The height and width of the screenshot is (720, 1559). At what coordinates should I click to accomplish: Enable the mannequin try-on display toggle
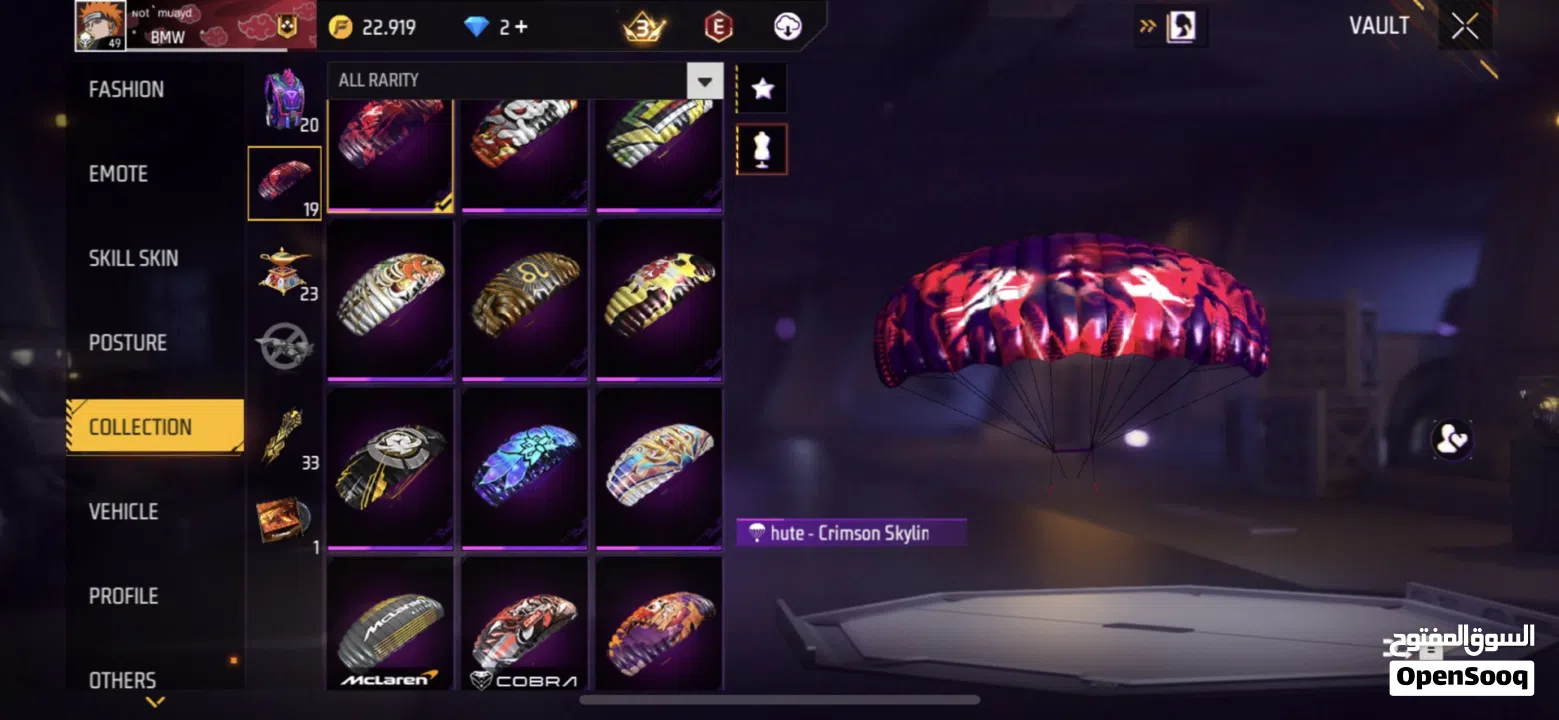(x=762, y=148)
